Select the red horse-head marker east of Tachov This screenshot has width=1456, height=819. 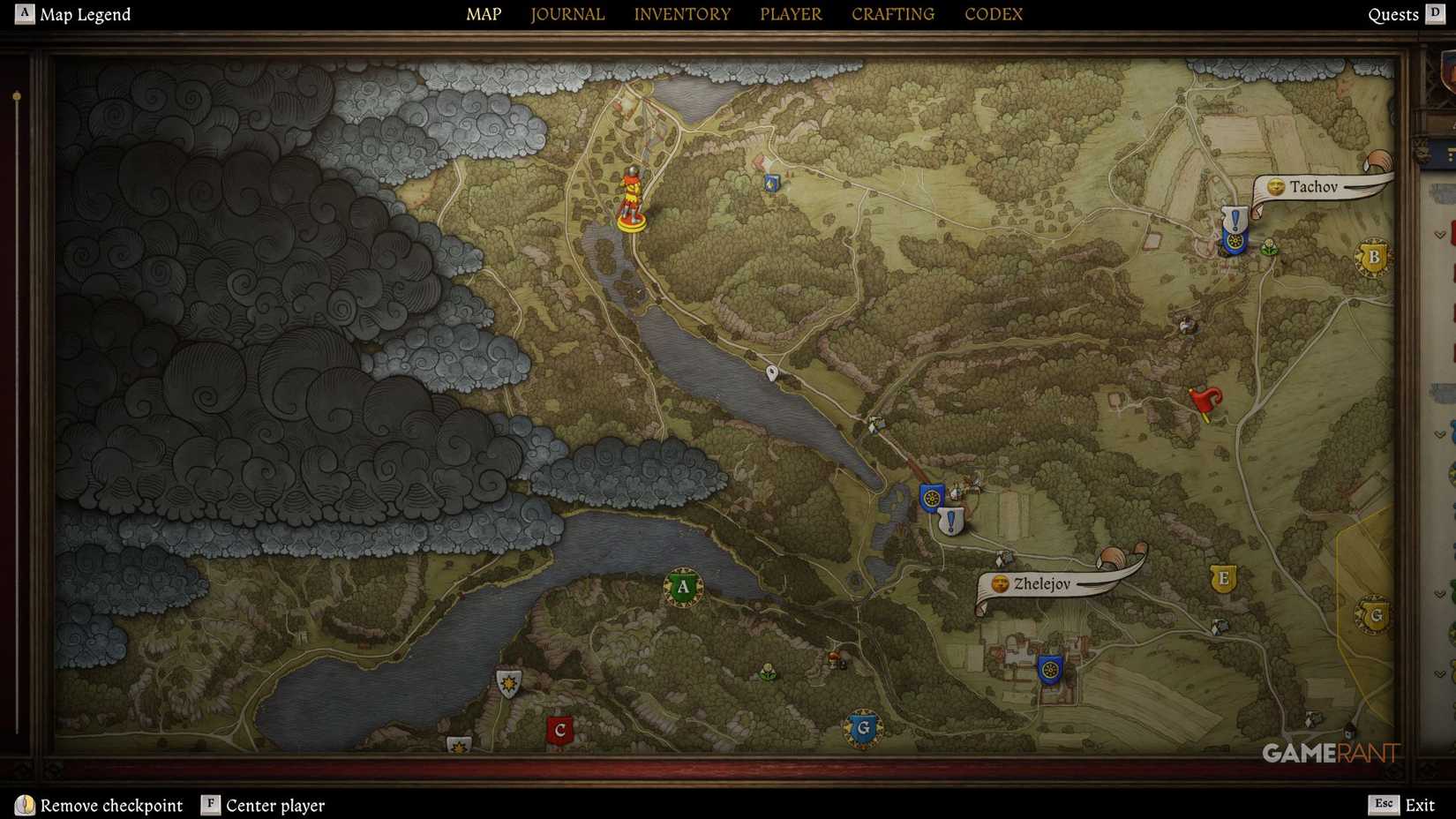(x=1205, y=399)
